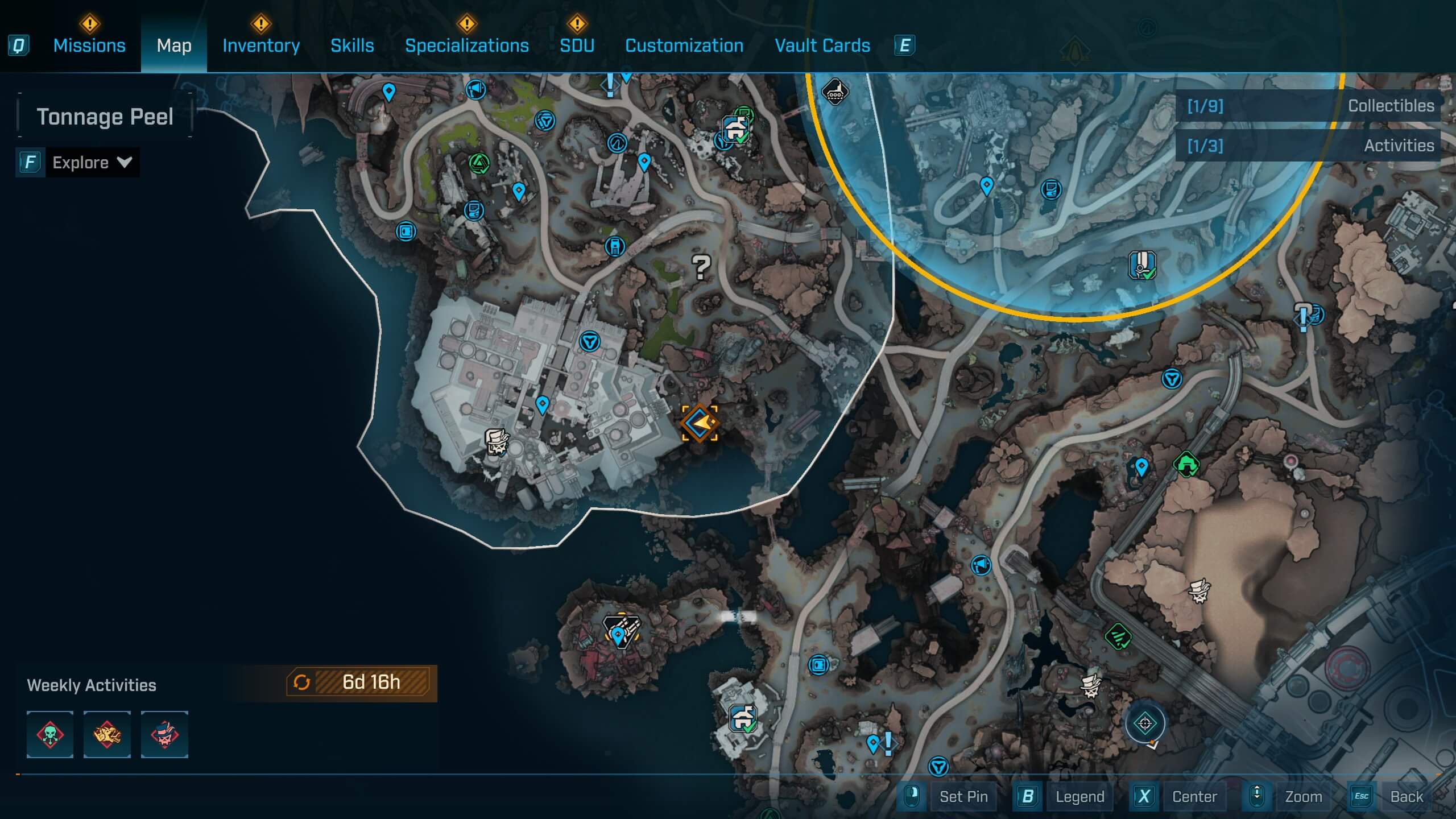Open the Collectibles 1/9 entry
Image resolution: width=1456 pixels, height=819 pixels.
click(x=1308, y=106)
